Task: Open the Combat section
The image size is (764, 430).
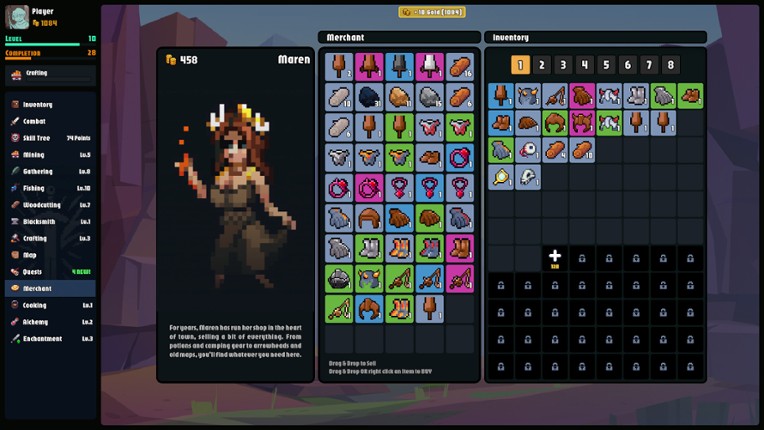Action: coord(35,121)
